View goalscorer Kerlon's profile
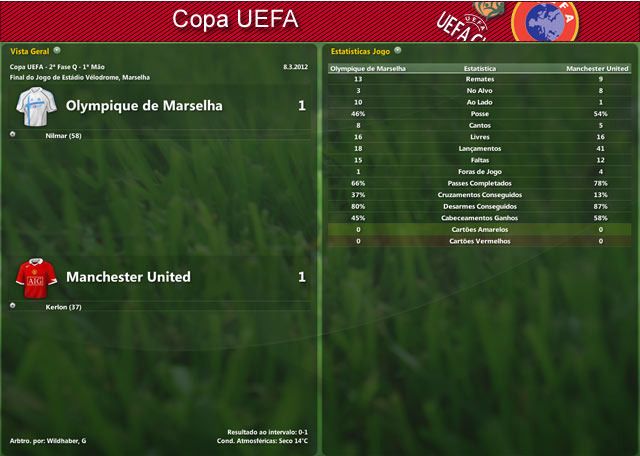 tap(63, 307)
